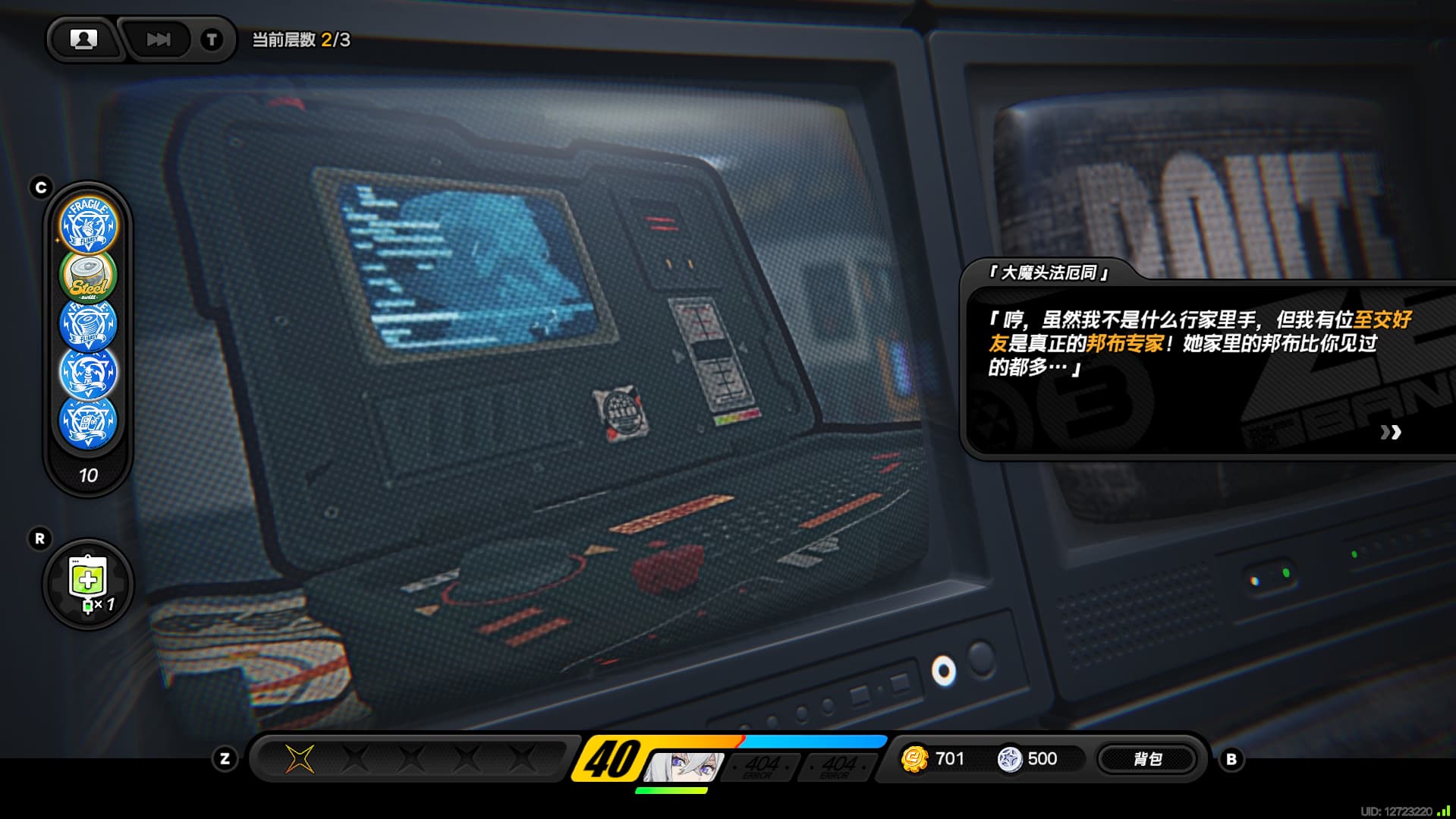Image resolution: width=1456 pixels, height=819 pixels.
Task: Advance dialogue with the double-arrow icon
Action: coord(1390,432)
